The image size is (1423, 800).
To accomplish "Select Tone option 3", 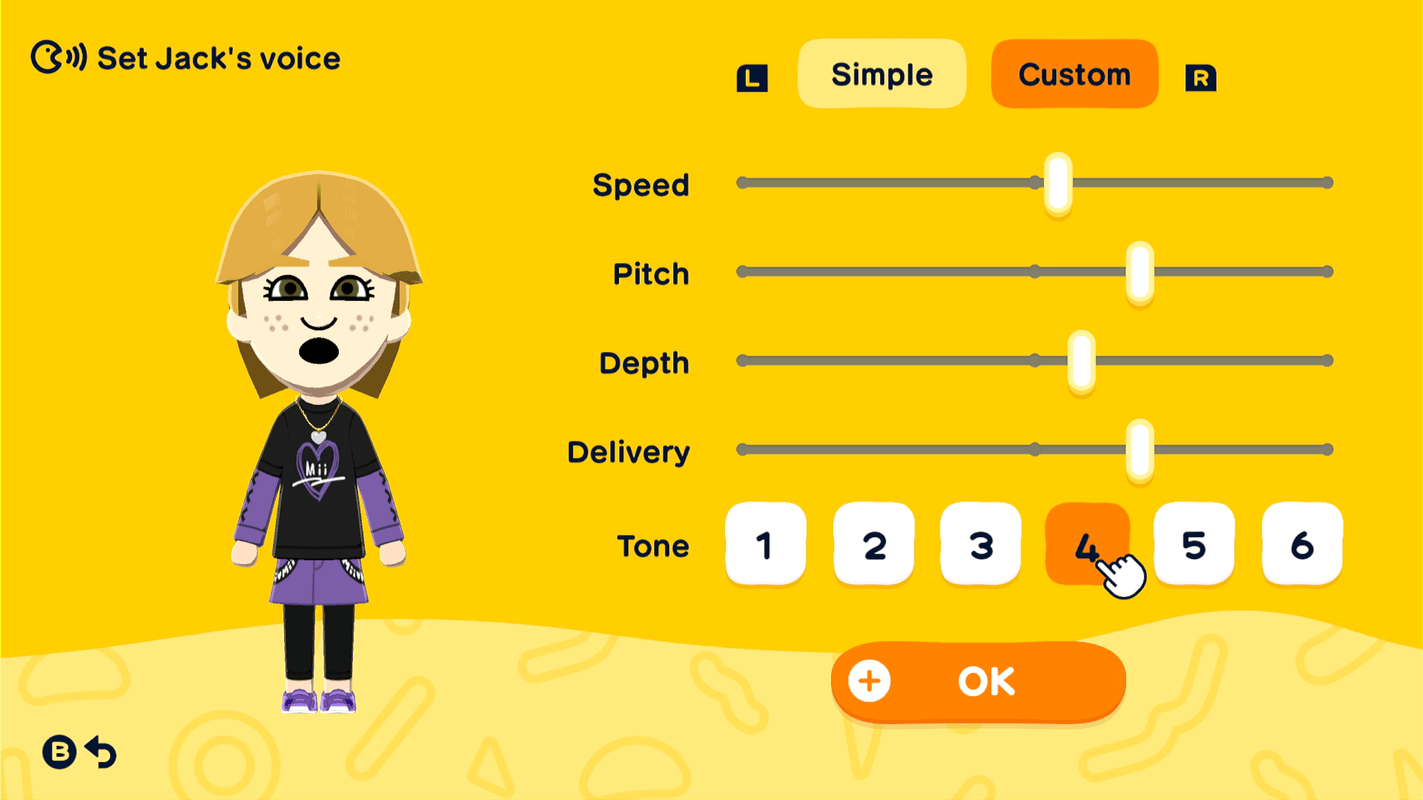I will [981, 545].
